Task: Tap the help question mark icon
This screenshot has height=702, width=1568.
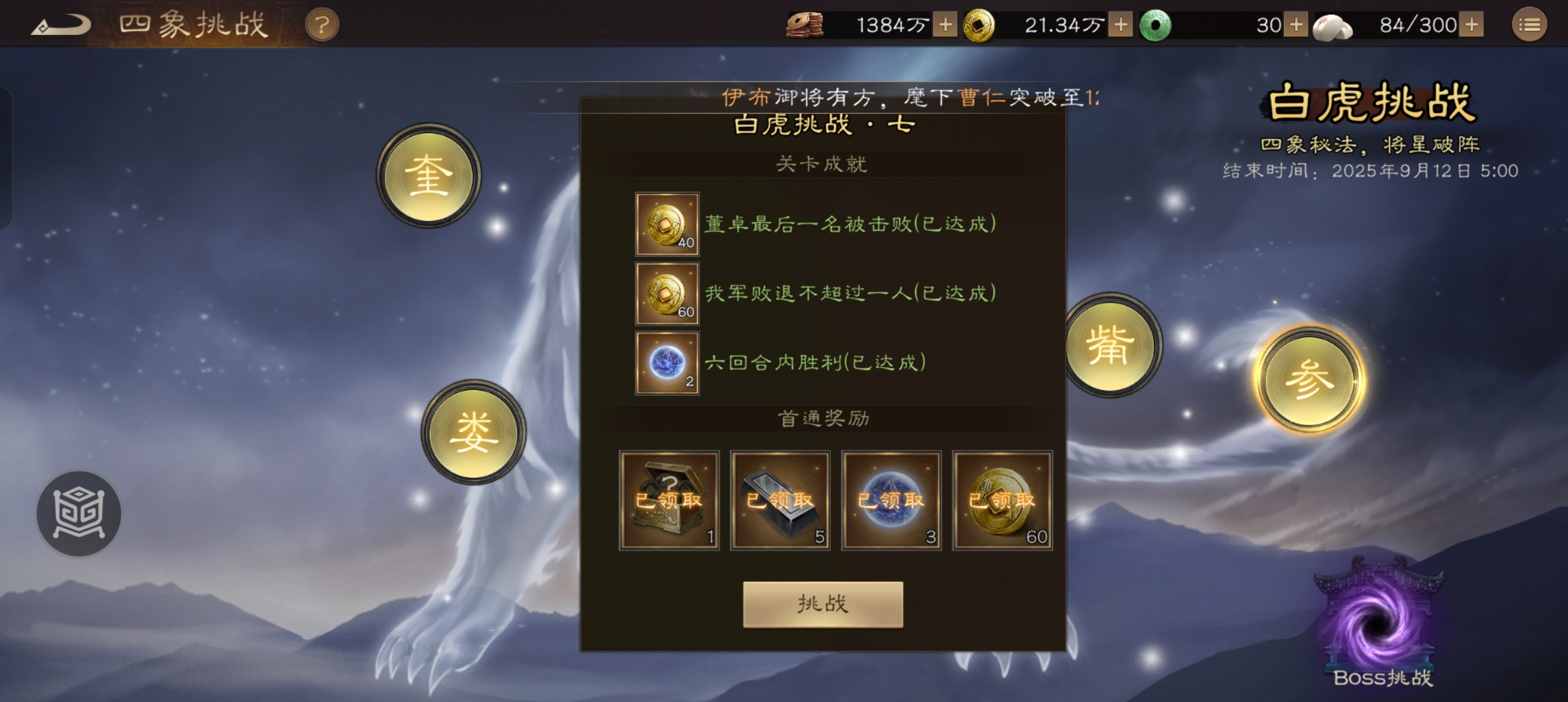Action: [x=323, y=25]
